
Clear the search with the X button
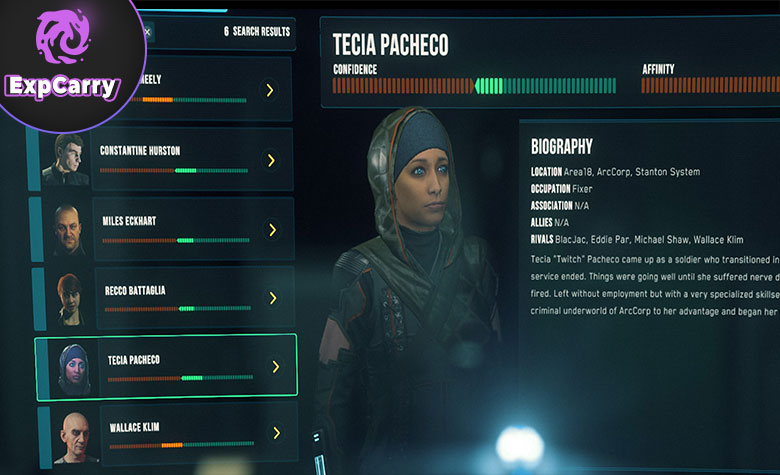pos(147,32)
